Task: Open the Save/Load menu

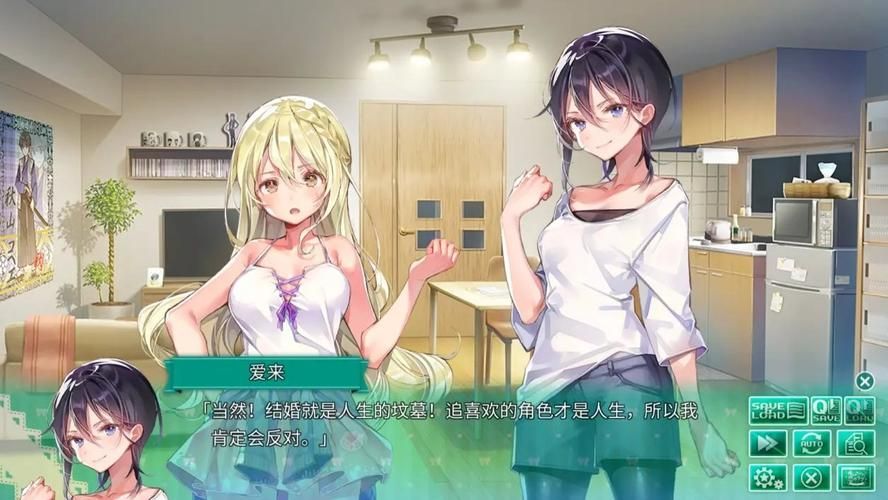Action: 778,409
